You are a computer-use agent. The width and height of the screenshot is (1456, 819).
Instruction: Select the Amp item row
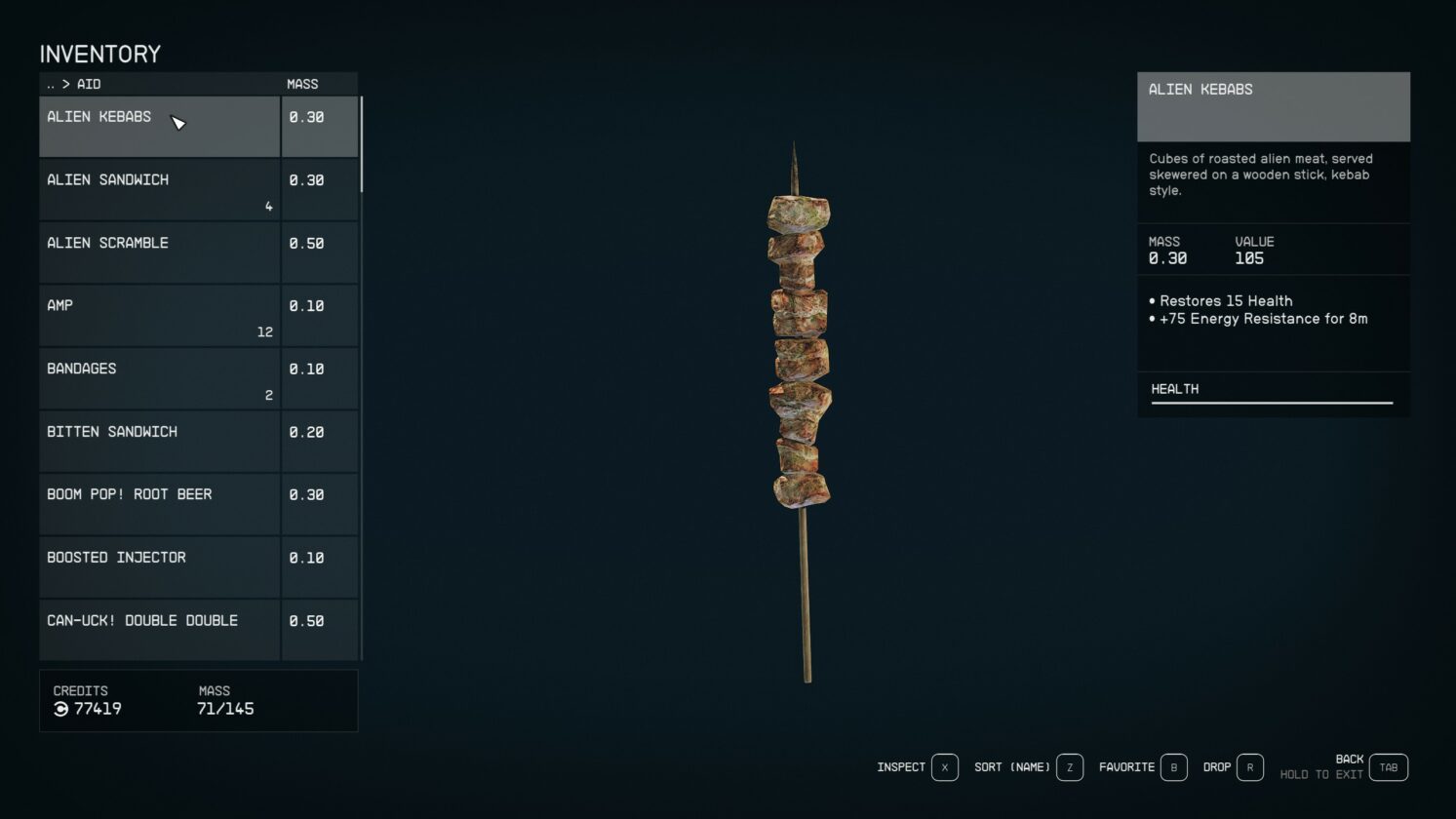point(159,315)
